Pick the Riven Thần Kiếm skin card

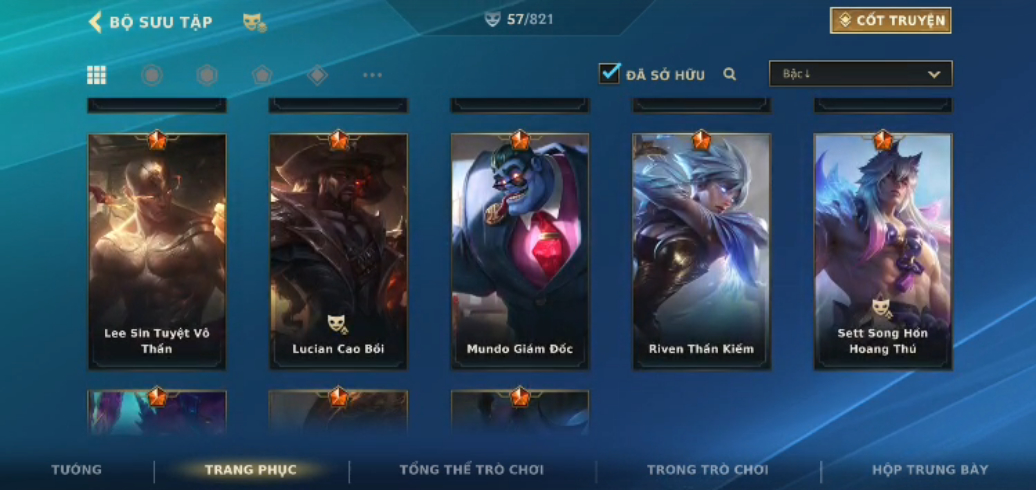click(x=701, y=250)
